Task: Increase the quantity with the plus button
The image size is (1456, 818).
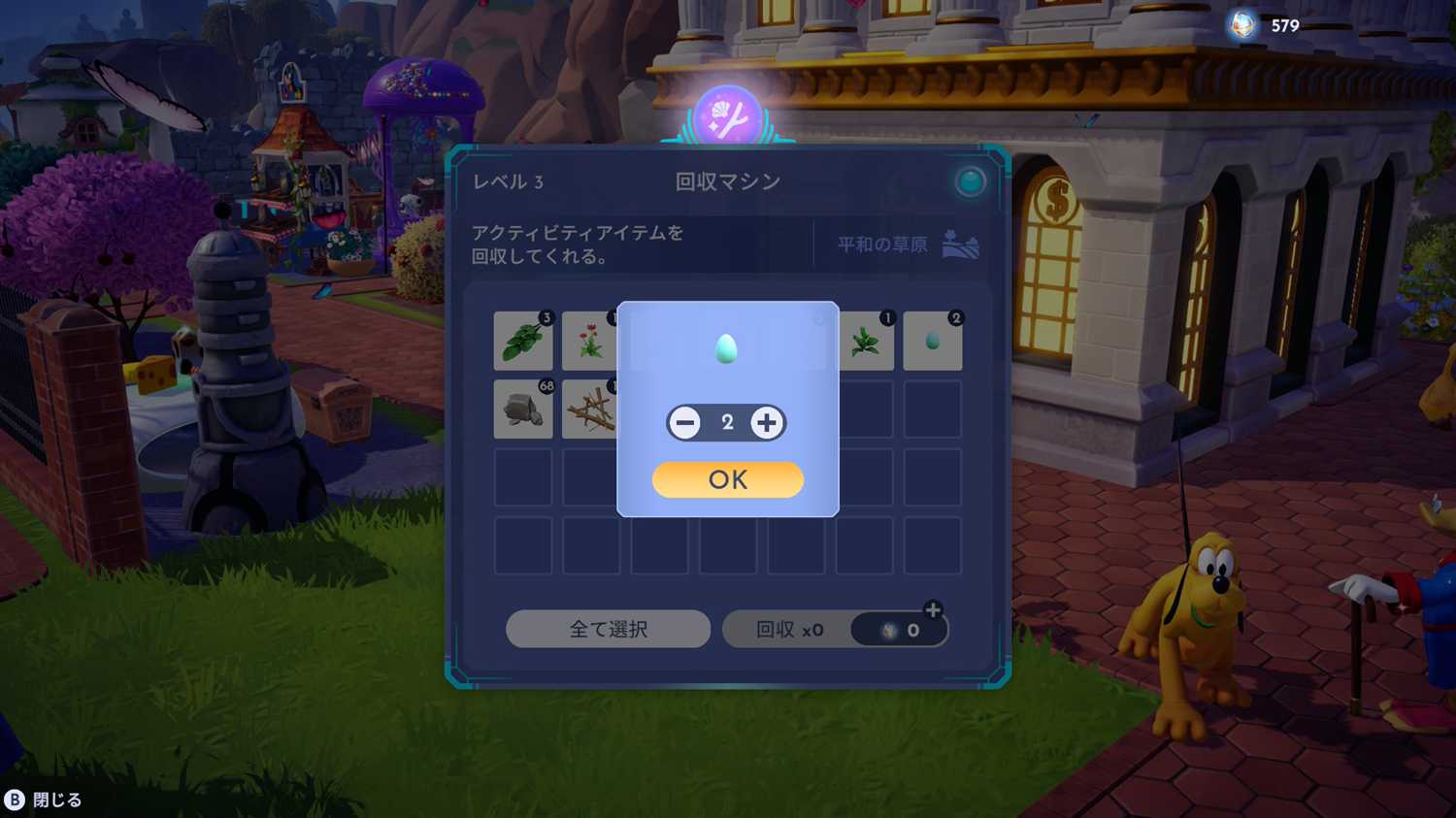Action: [767, 423]
